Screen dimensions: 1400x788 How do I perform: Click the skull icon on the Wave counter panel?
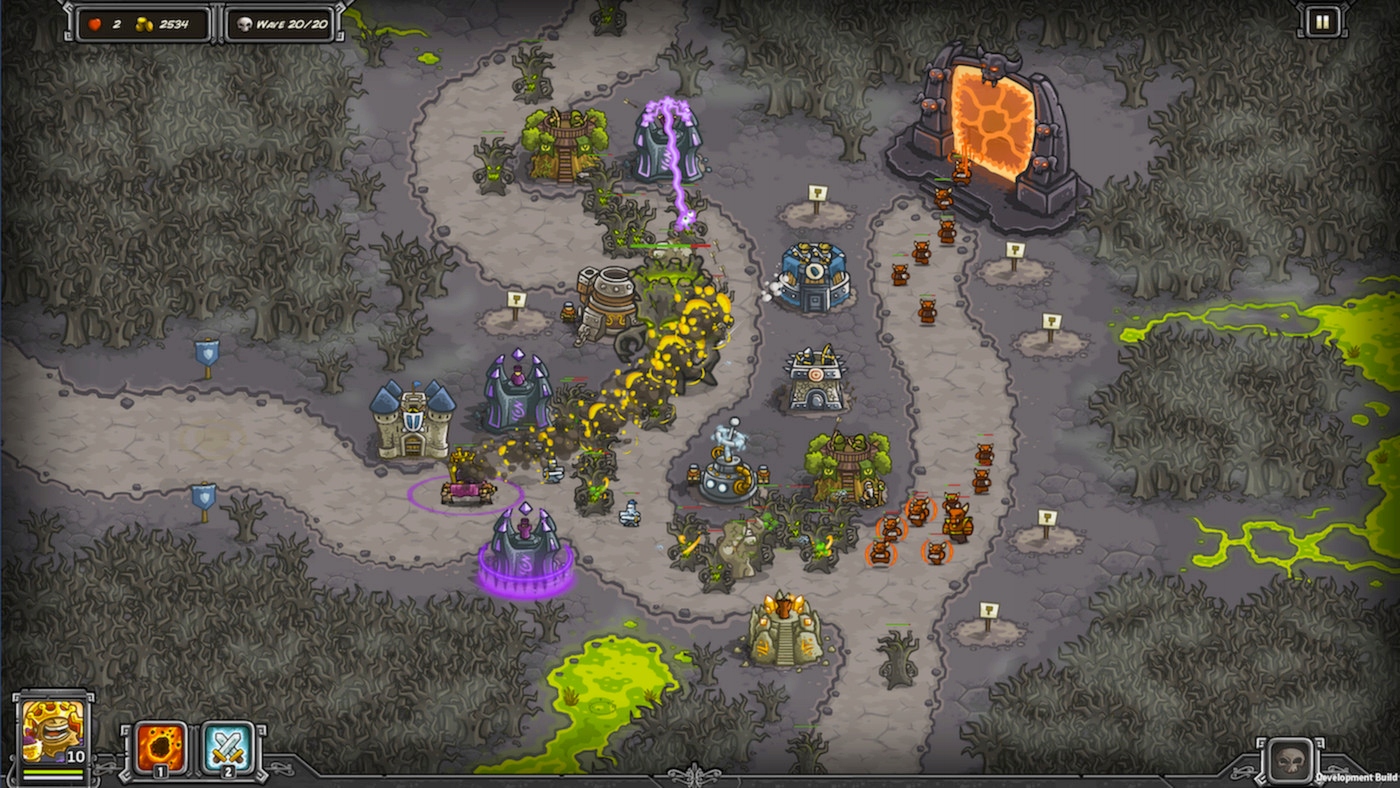pos(245,24)
